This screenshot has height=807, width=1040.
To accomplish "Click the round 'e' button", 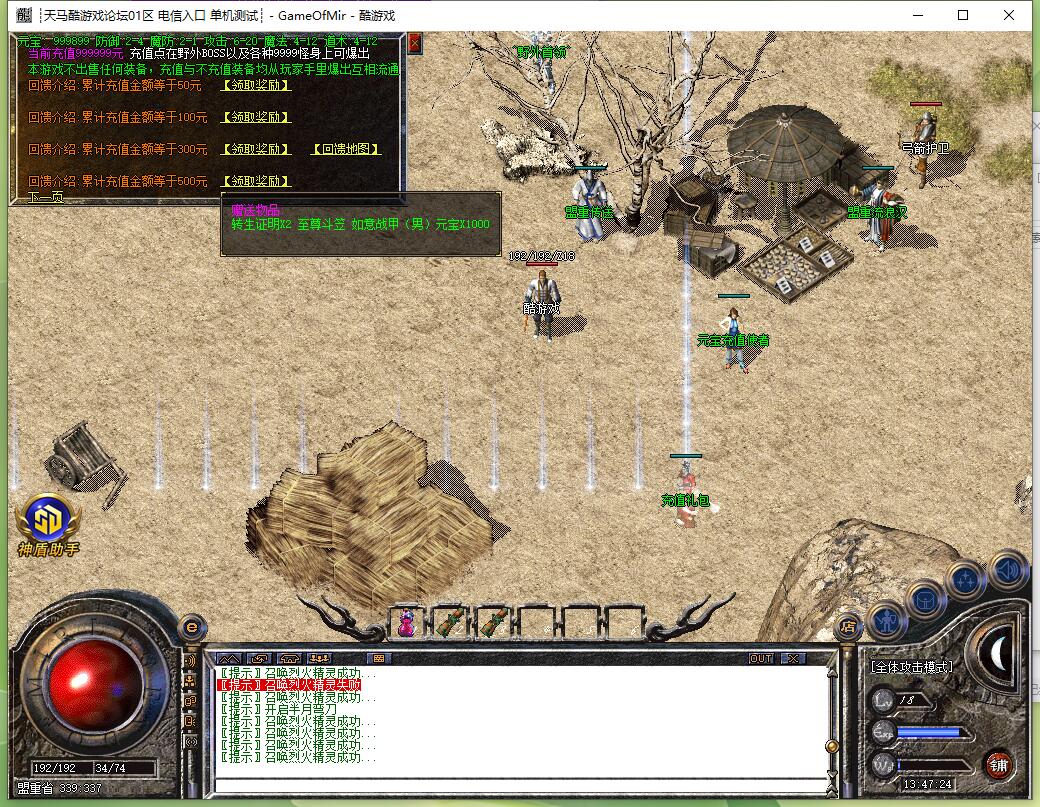I will 191,627.
